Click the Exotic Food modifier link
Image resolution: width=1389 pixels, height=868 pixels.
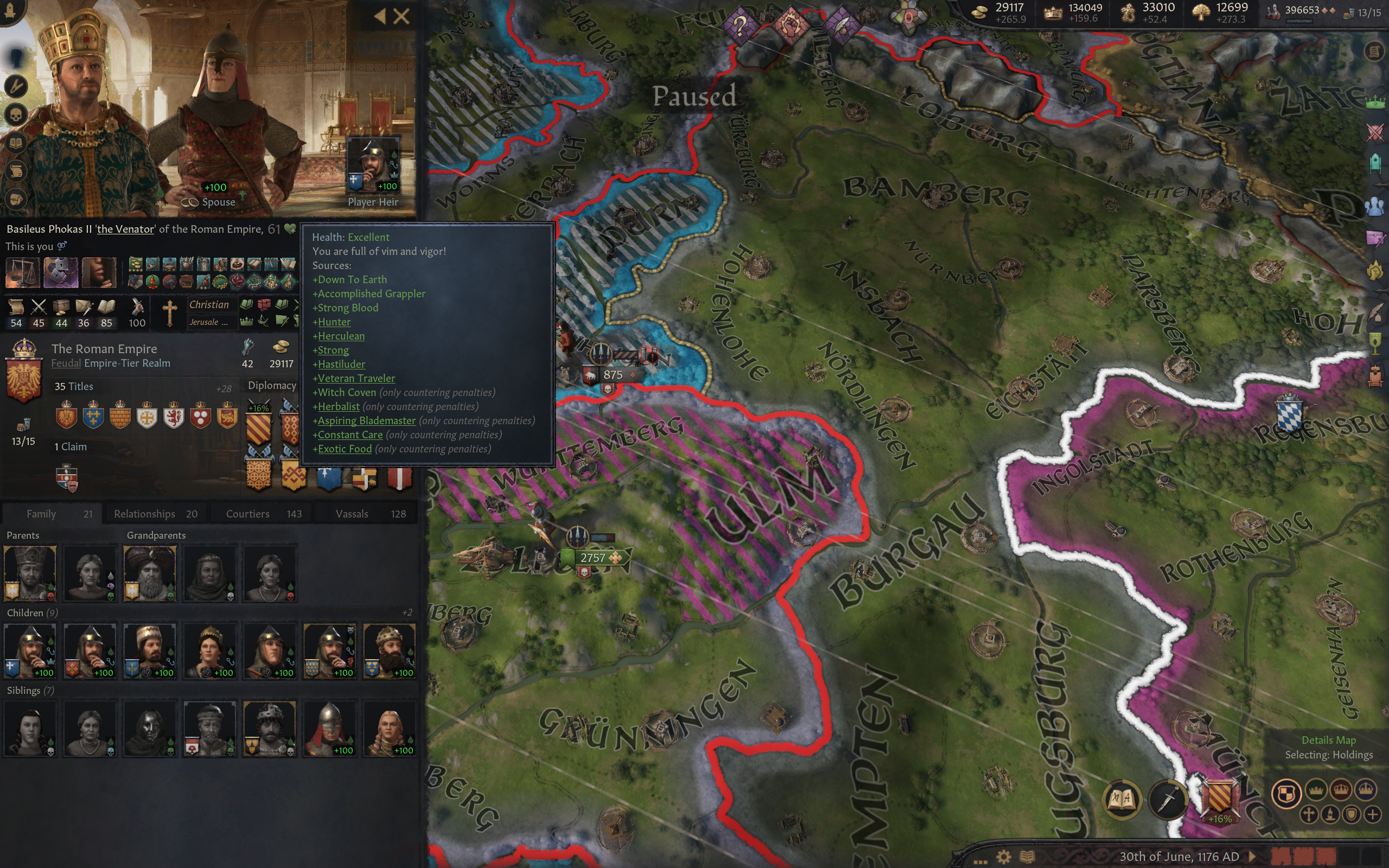click(345, 449)
